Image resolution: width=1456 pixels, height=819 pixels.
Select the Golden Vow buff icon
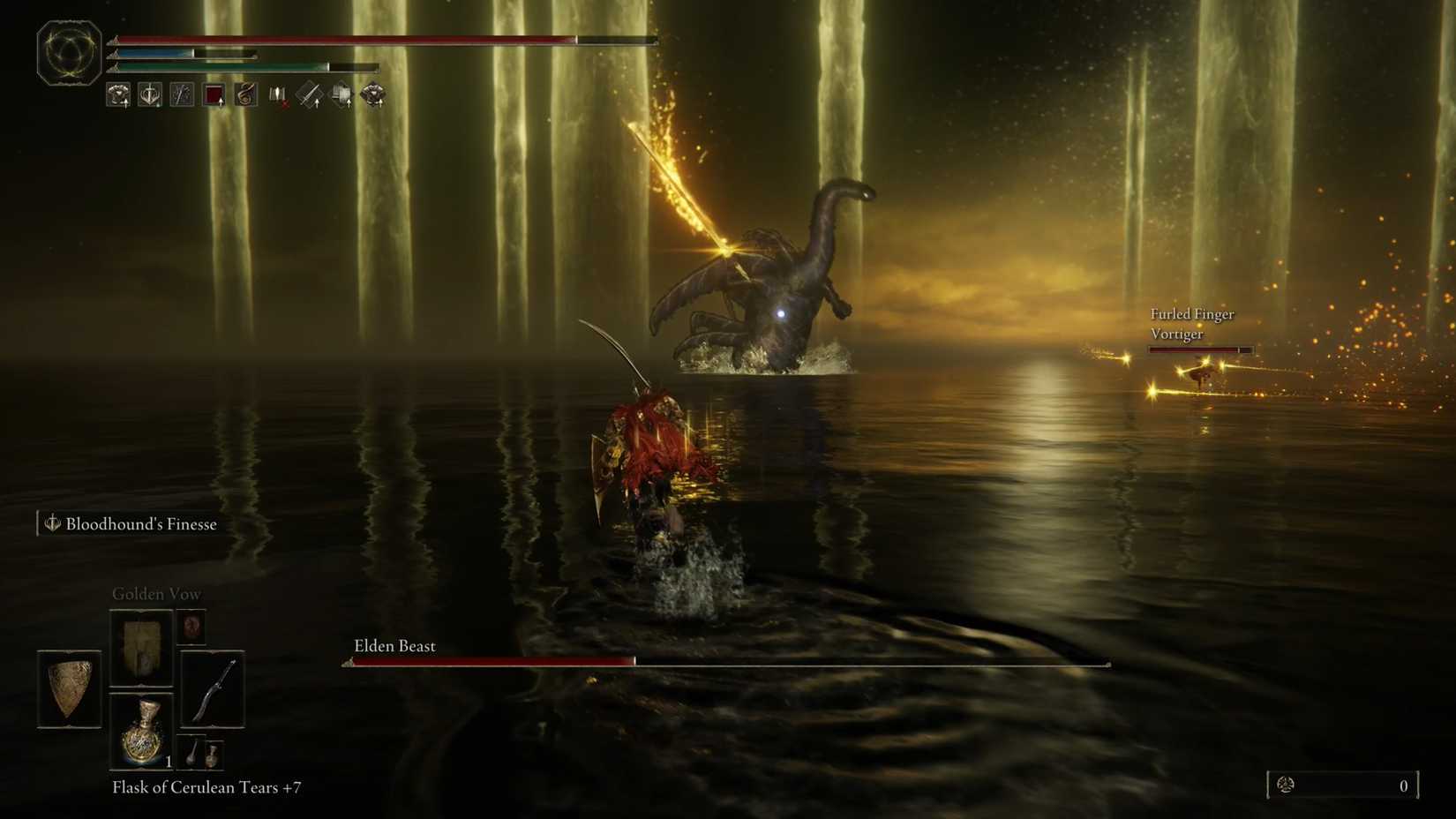click(118, 94)
